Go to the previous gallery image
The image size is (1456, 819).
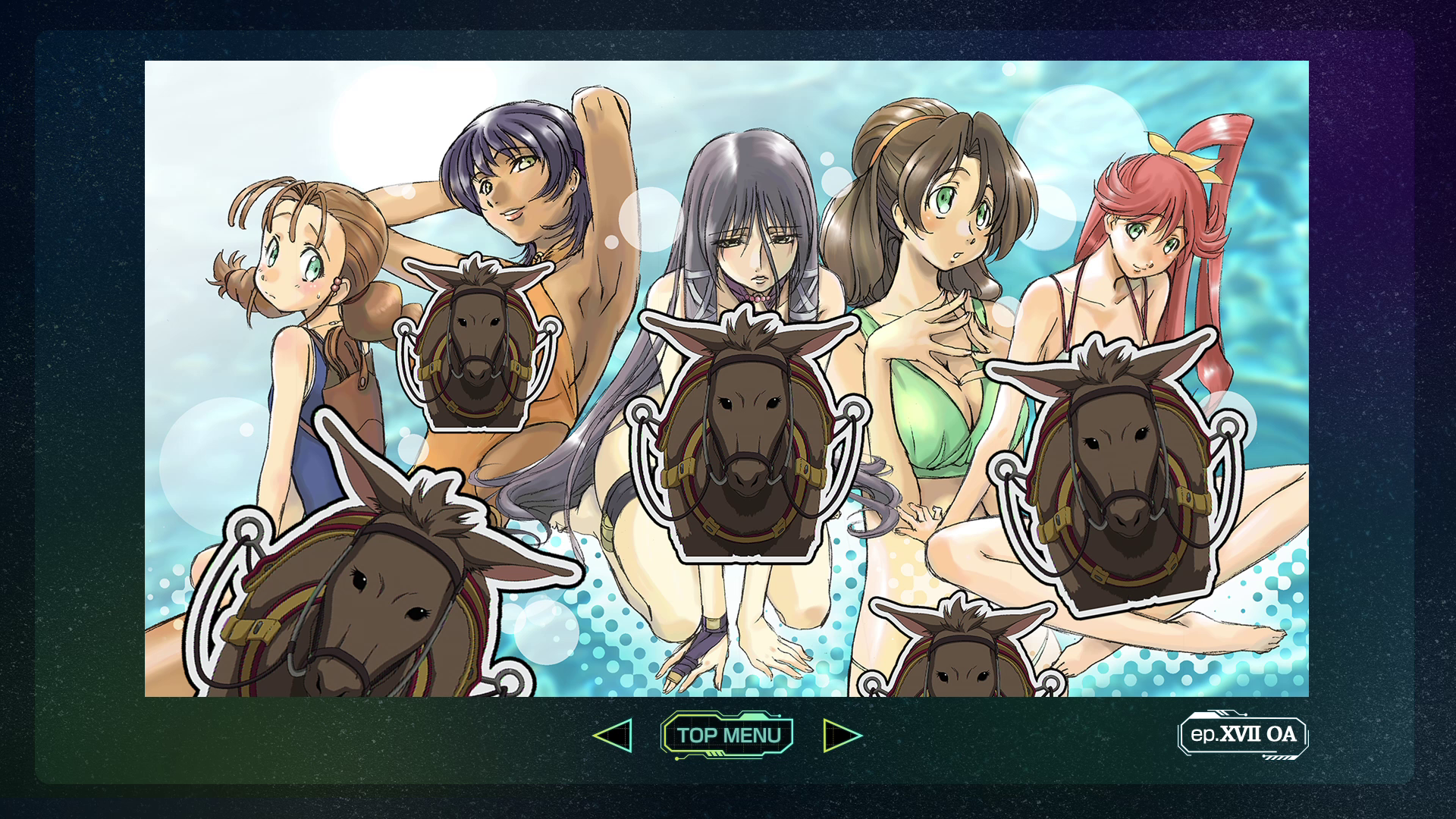[x=613, y=735]
